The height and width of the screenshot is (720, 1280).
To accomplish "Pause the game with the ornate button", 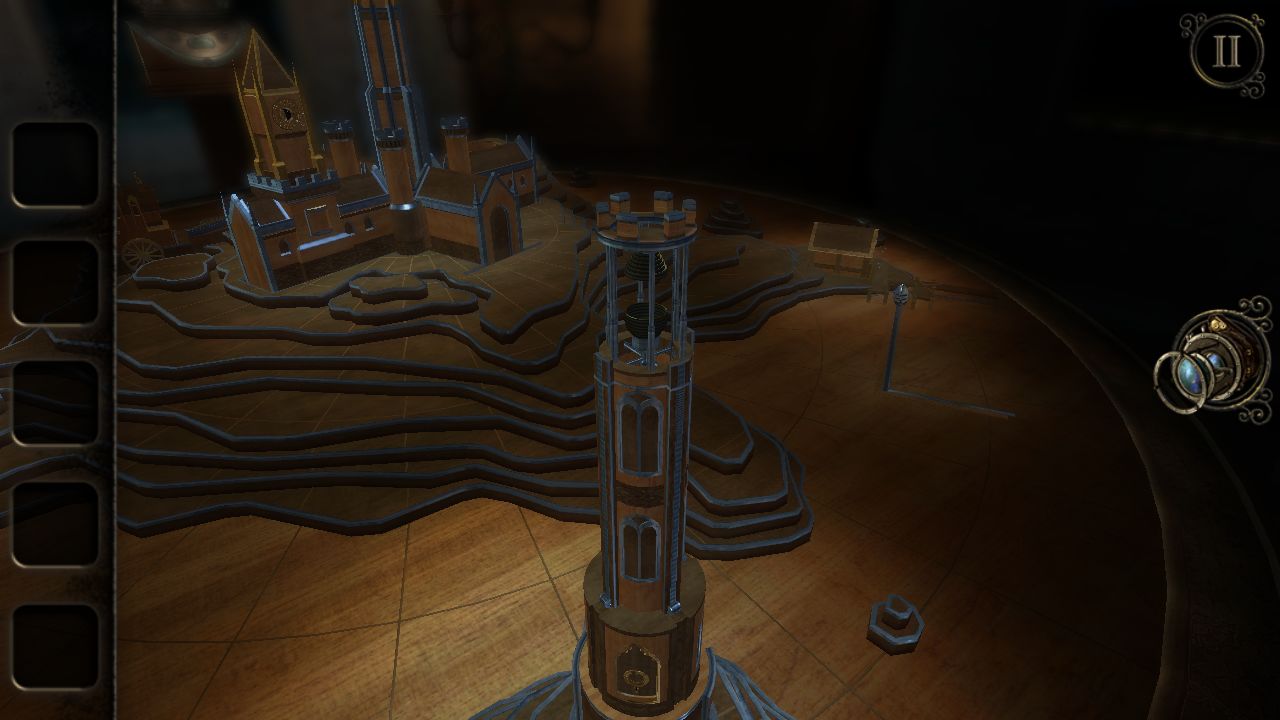I will click(x=1226, y=54).
